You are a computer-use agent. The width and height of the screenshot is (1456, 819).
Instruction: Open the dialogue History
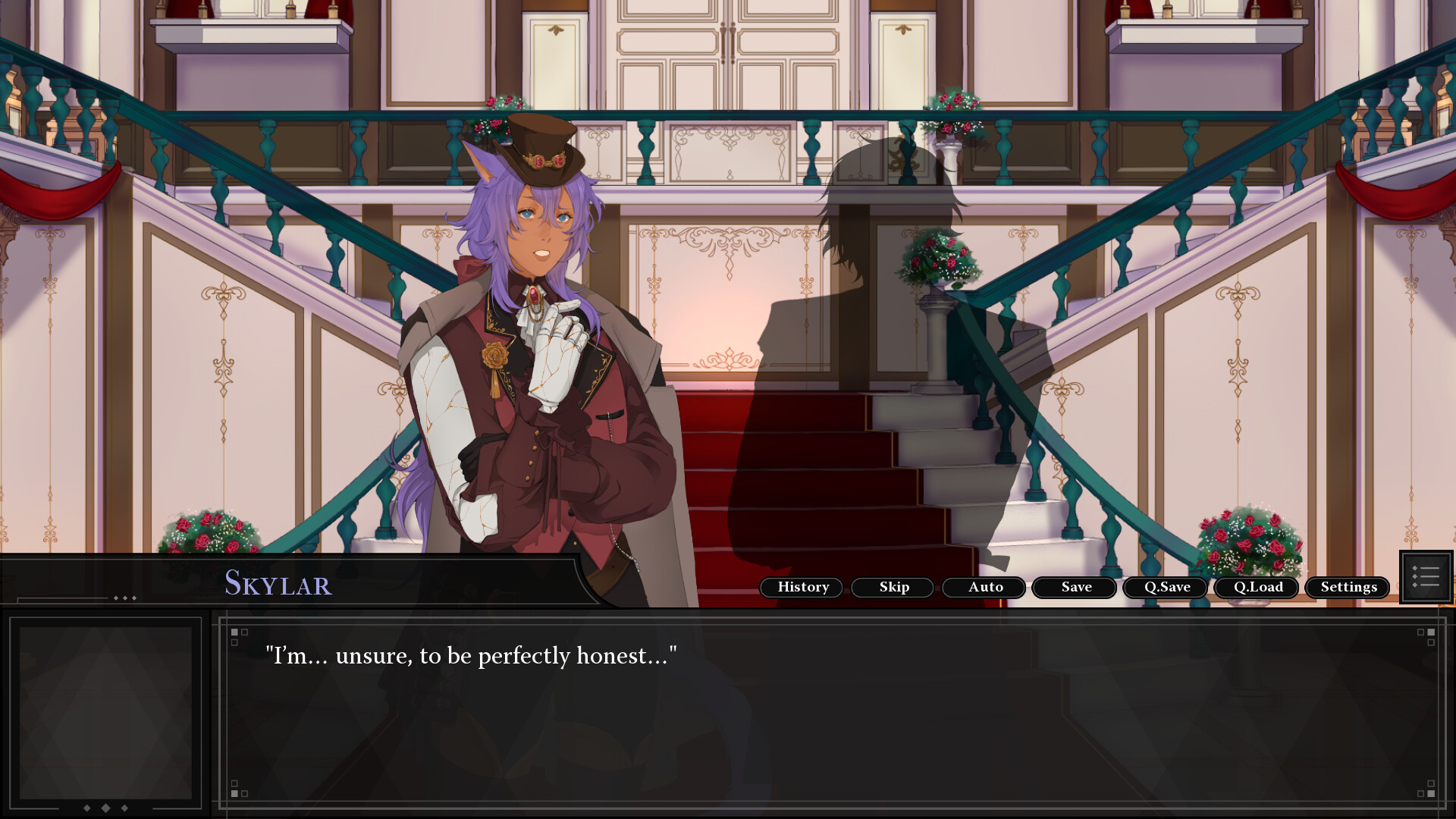[x=801, y=587]
